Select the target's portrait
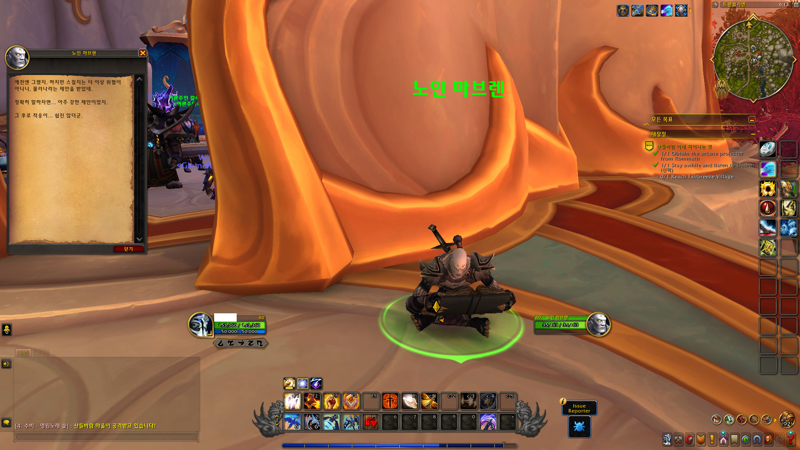The width and height of the screenshot is (800, 450). [x=598, y=324]
